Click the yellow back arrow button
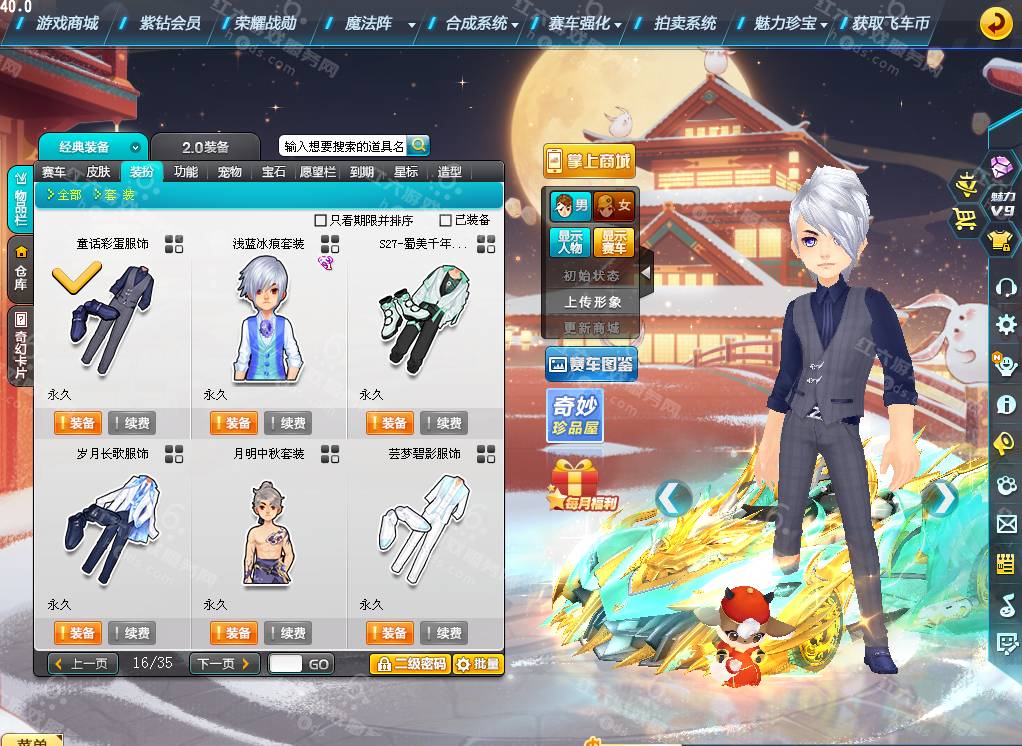 pos(995,23)
